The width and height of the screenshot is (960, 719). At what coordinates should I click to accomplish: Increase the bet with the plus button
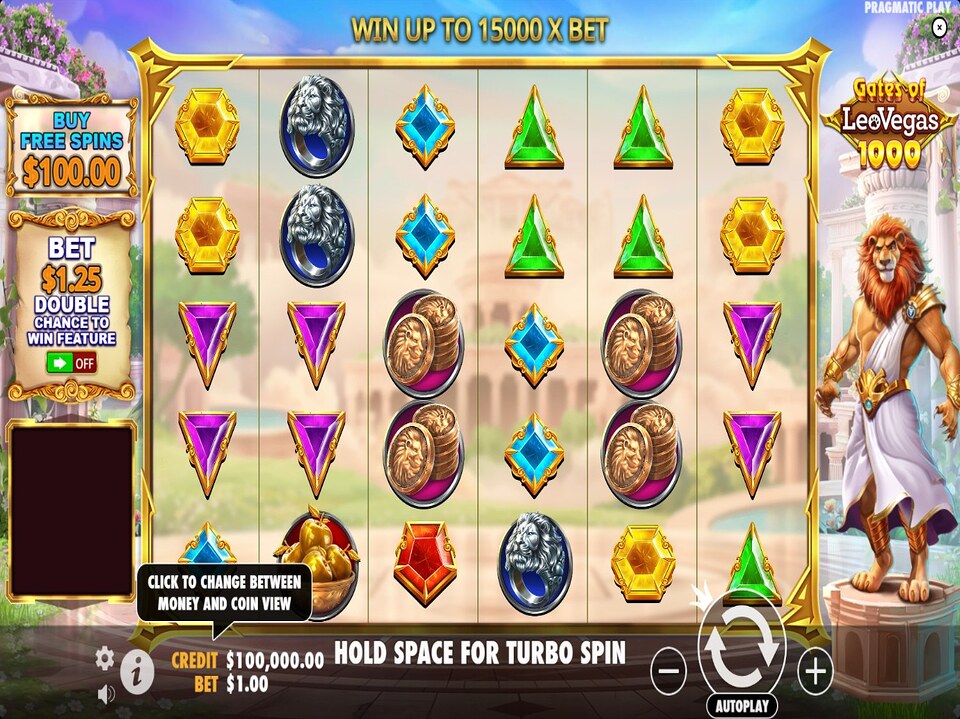coord(815,671)
